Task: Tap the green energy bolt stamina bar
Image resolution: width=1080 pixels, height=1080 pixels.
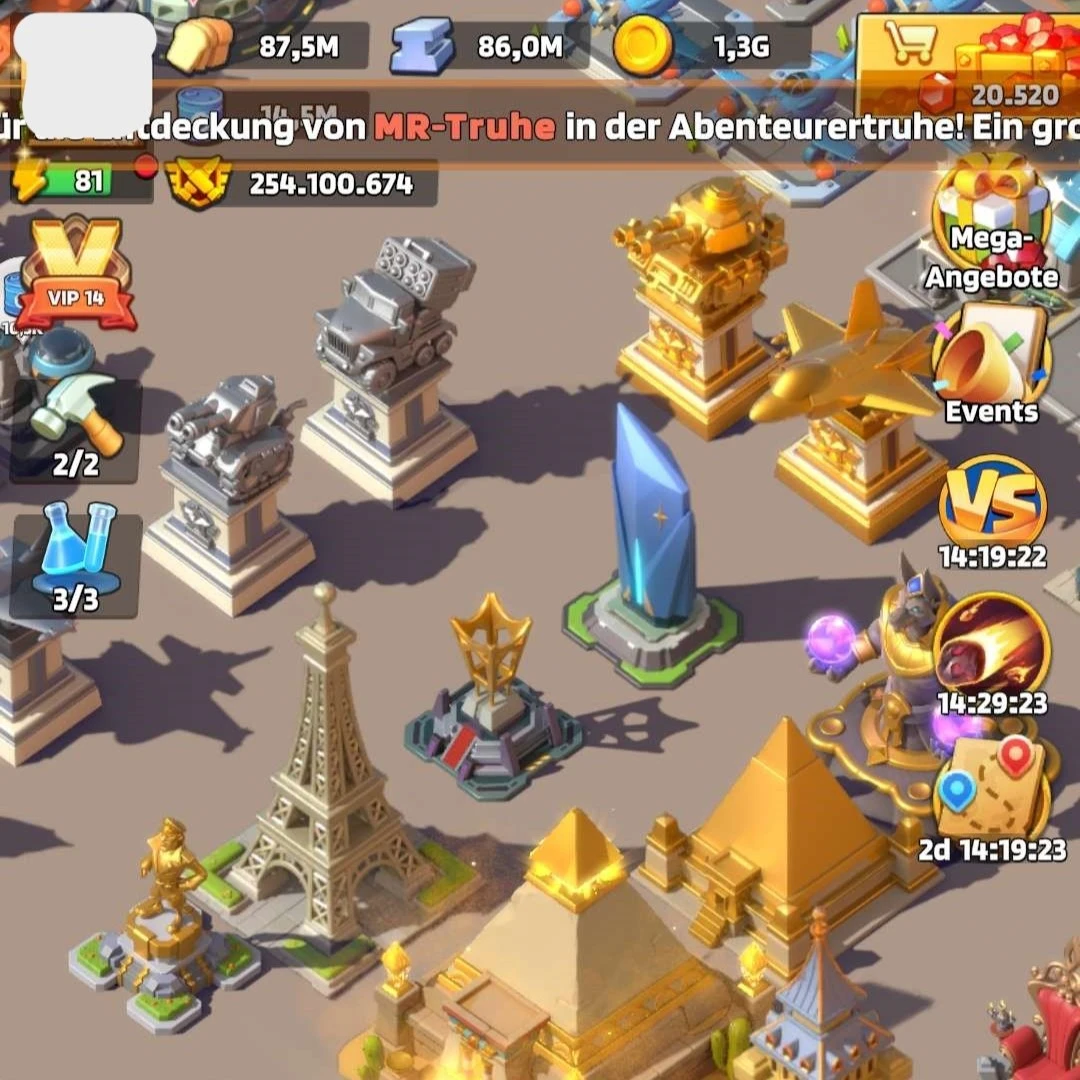Action: pos(78,181)
